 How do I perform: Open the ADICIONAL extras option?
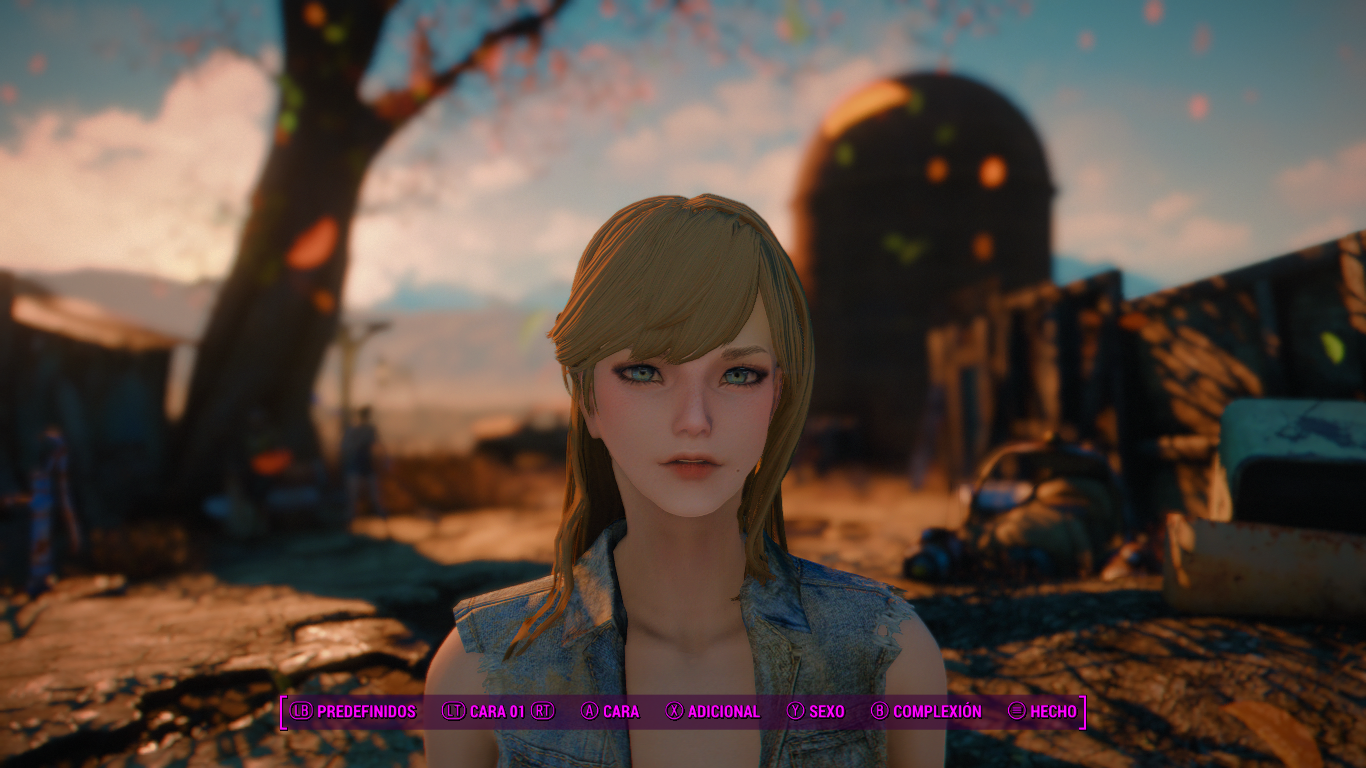click(723, 712)
